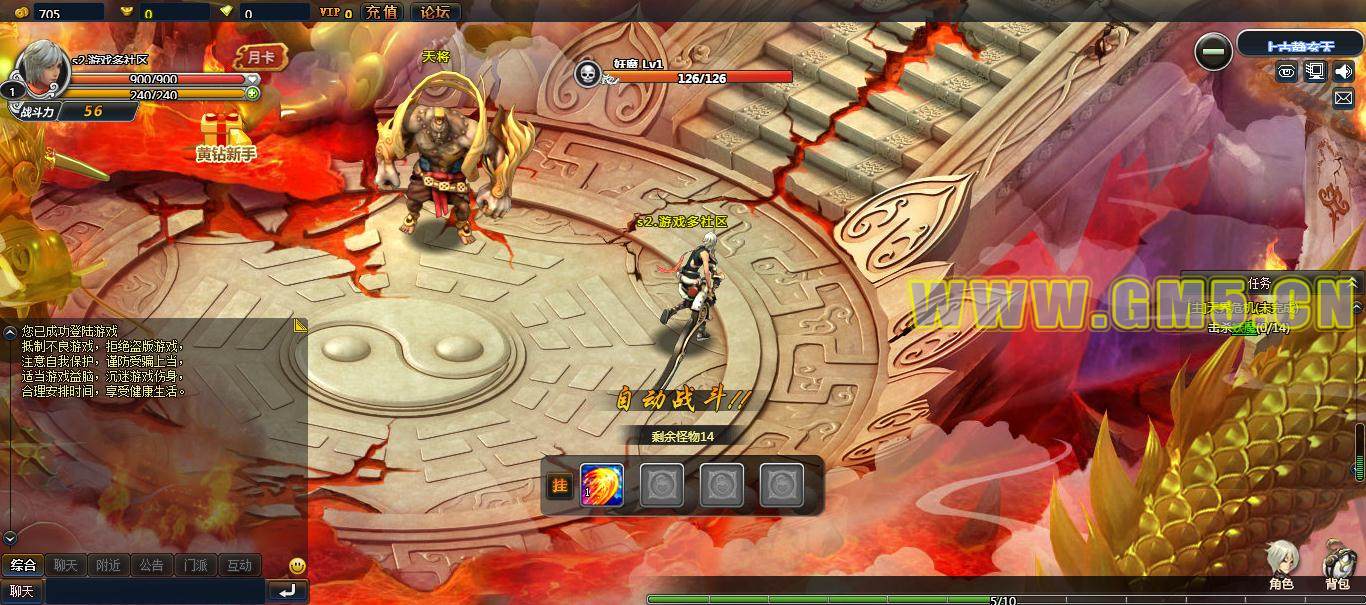Open the 角色 character panel
Image resolution: width=1366 pixels, height=605 pixels.
click(1281, 564)
